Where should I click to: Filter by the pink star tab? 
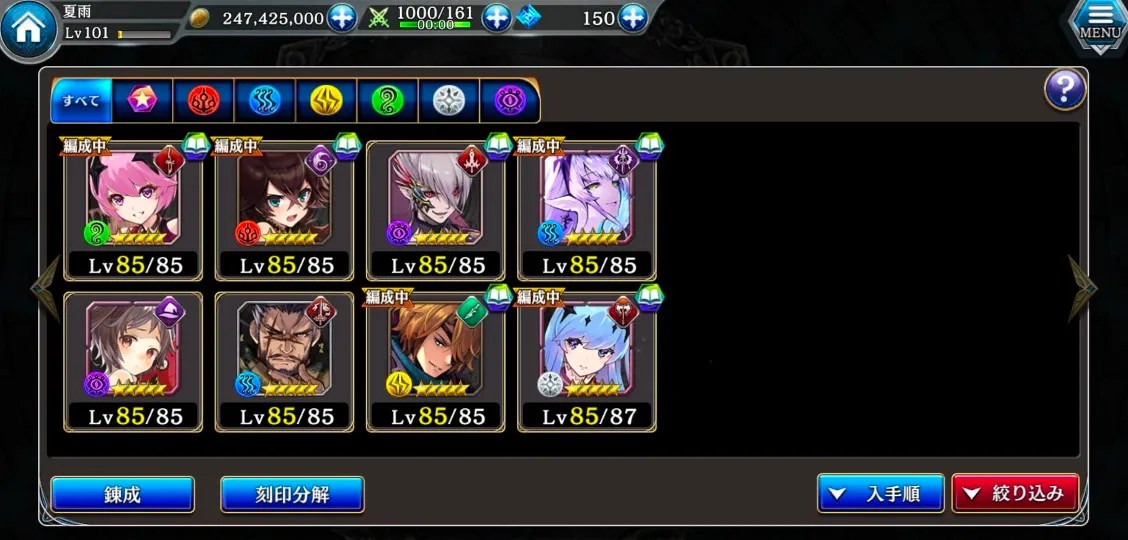(143, 100)
